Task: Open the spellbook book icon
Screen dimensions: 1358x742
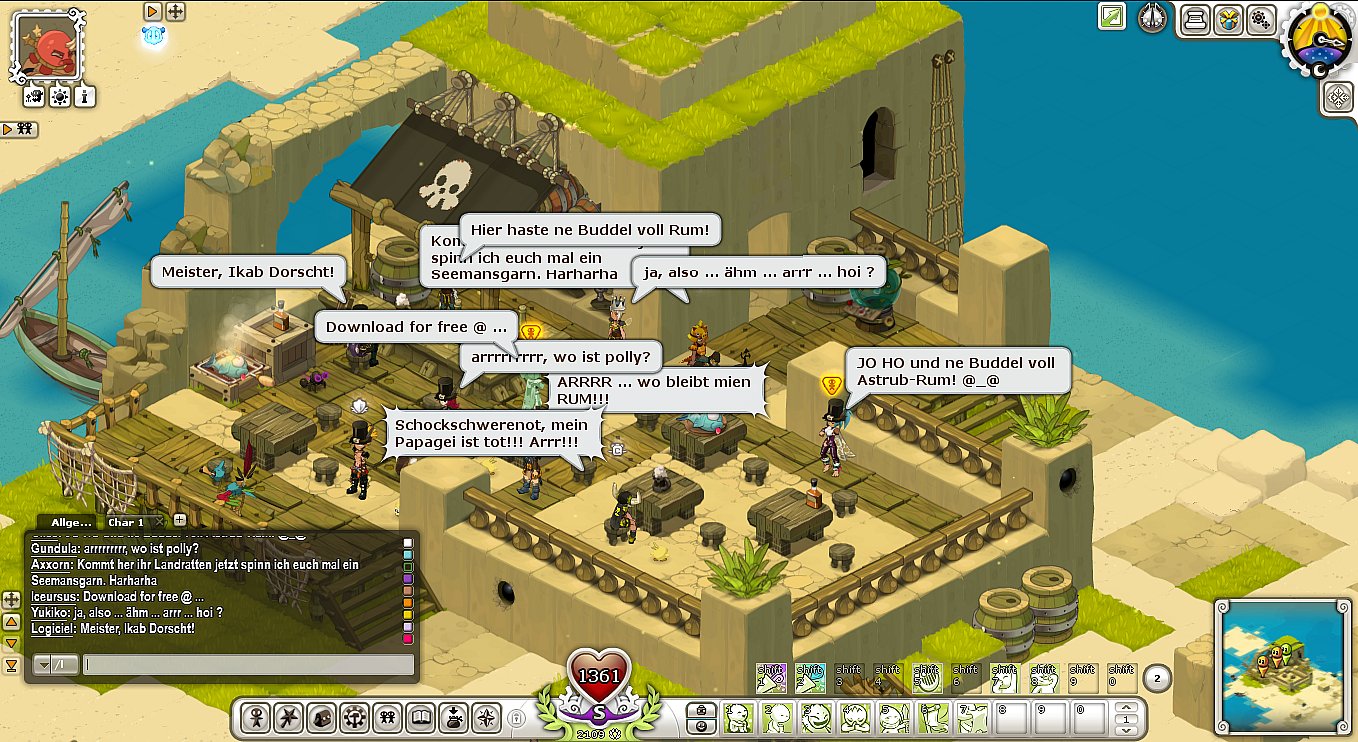Action: 422,717
